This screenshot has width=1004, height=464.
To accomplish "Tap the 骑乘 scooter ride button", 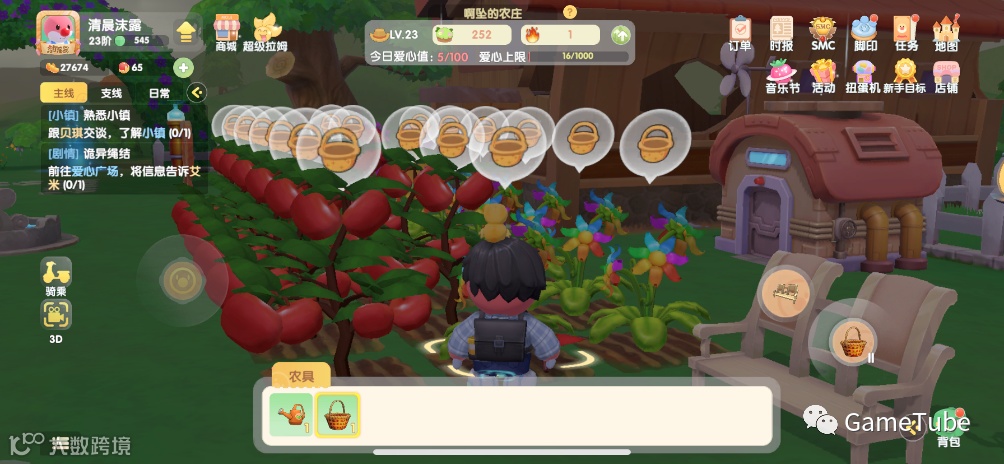I will [56, 275].
